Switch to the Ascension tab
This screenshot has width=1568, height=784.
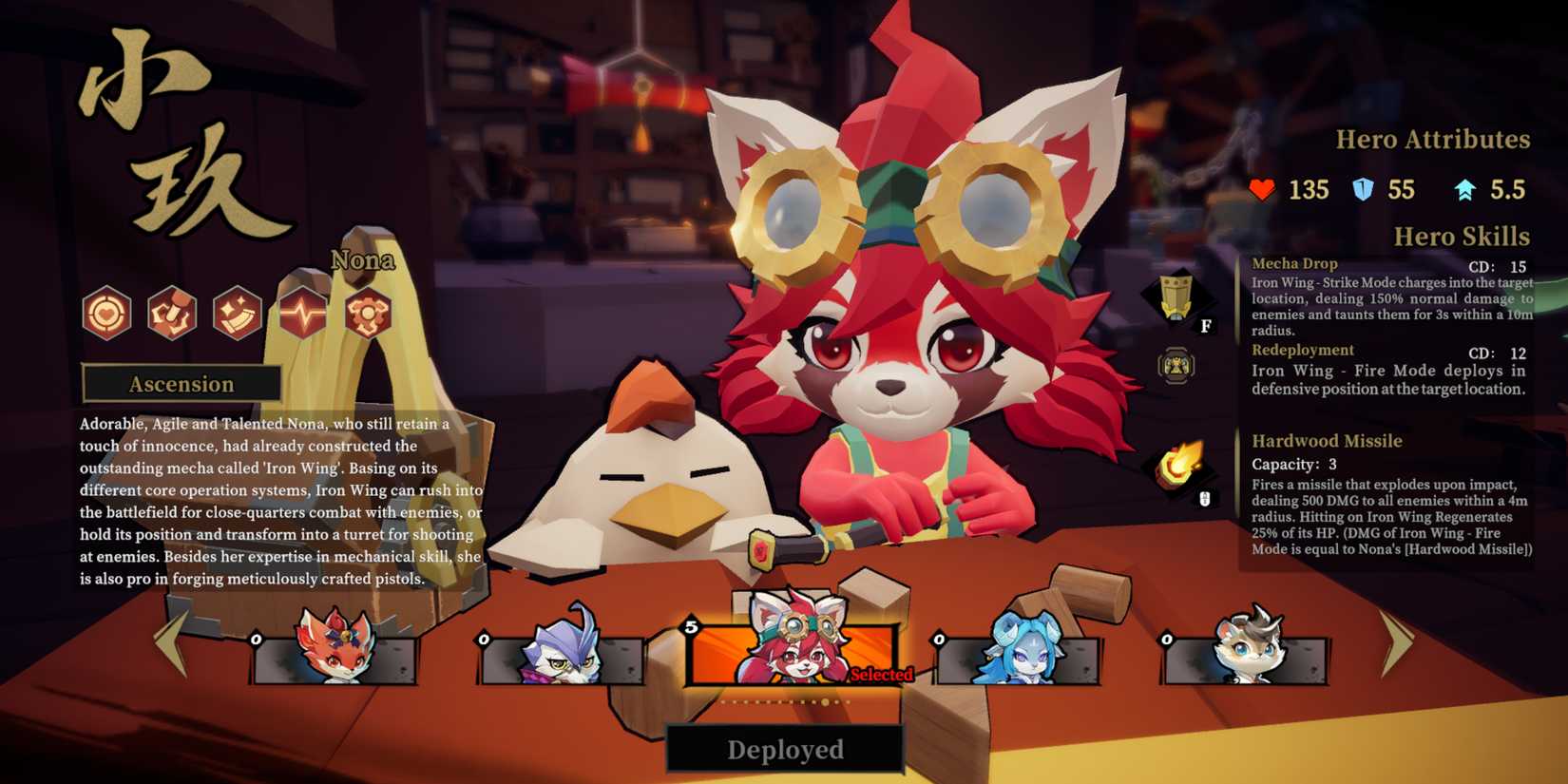pos(182,384)
